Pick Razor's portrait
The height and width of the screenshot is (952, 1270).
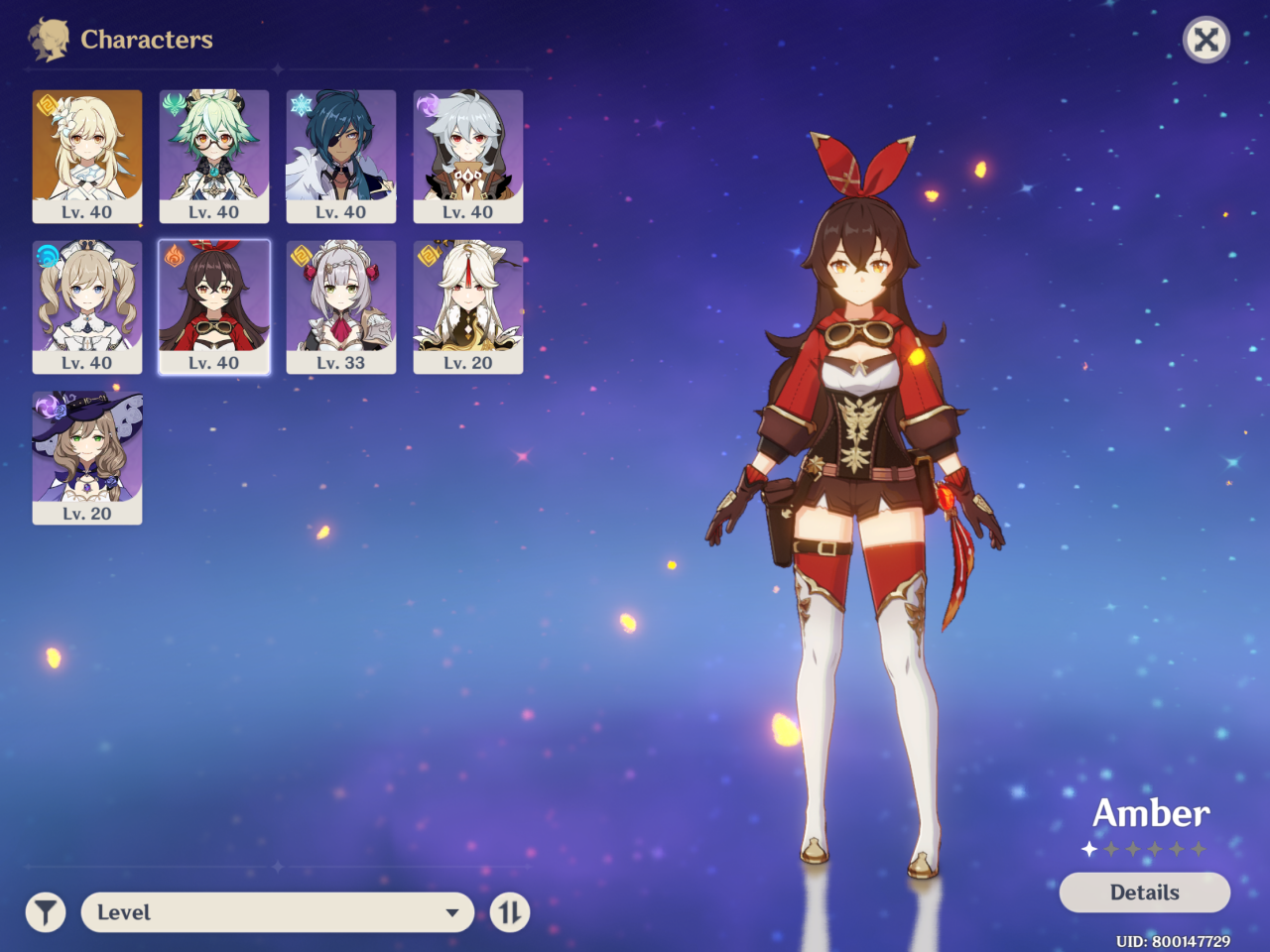(468, 156)
